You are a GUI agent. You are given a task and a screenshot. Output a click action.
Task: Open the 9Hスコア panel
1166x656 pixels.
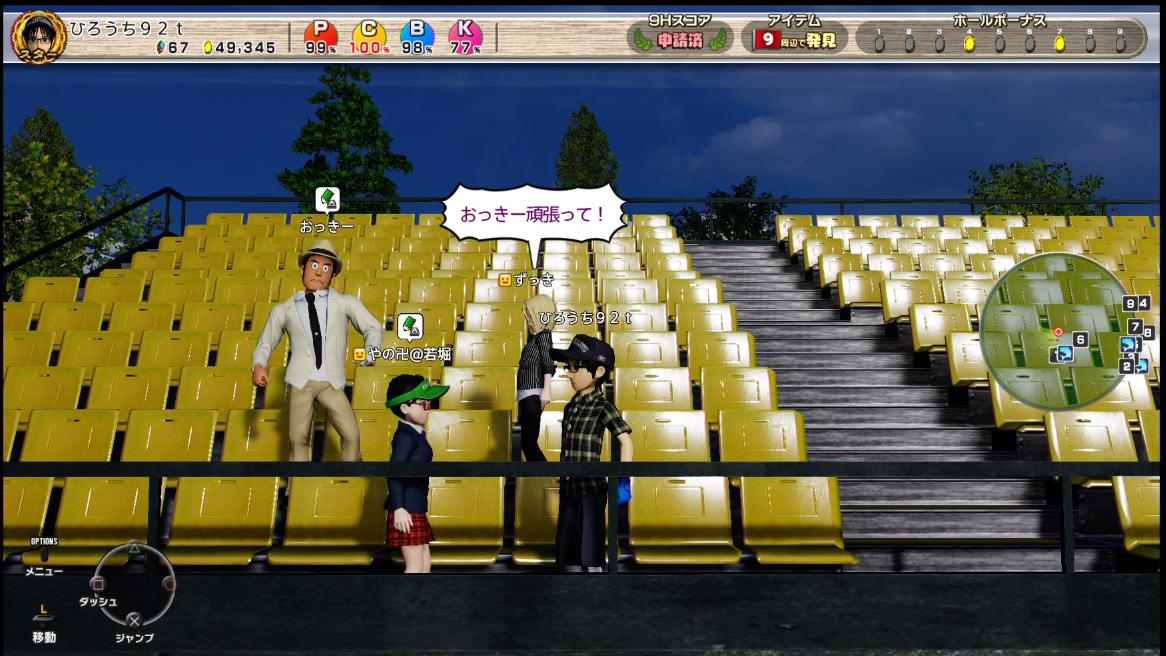679,36
